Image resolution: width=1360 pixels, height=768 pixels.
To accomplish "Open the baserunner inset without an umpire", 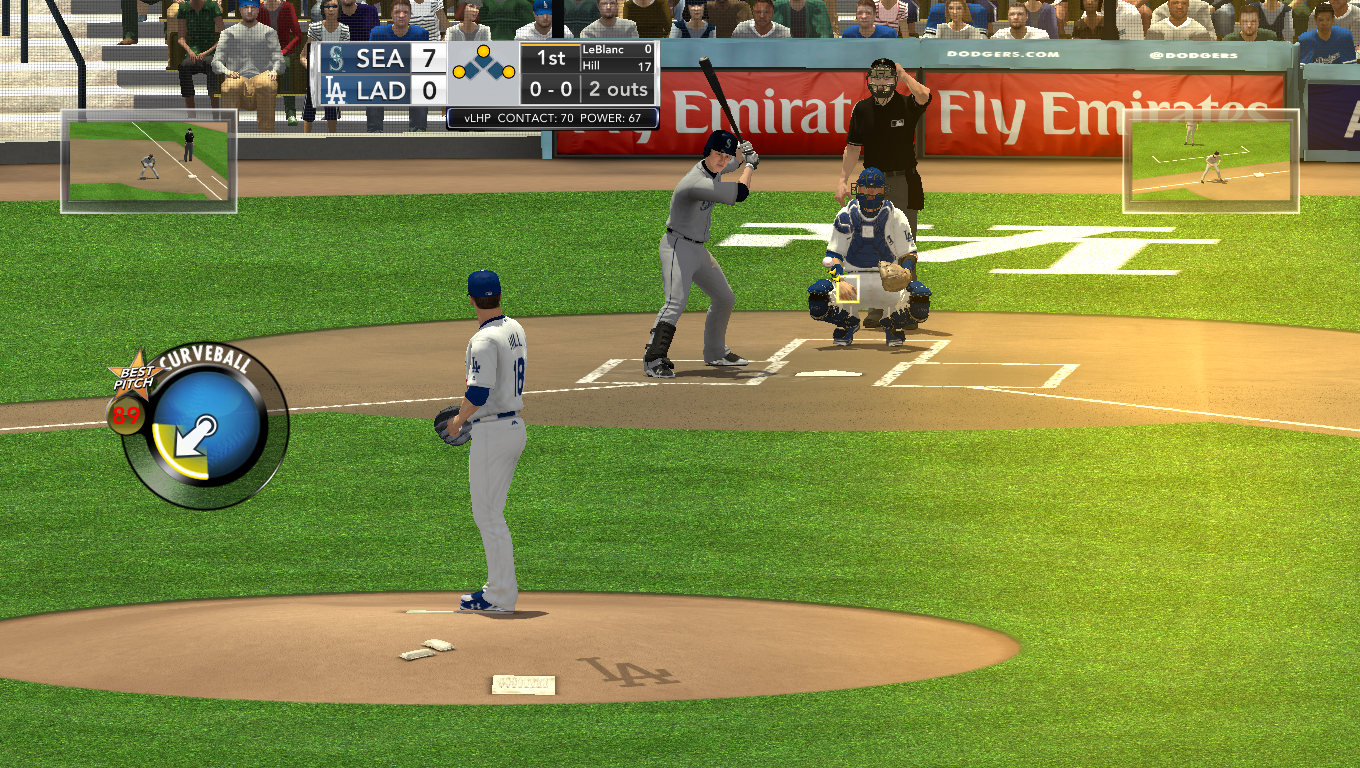I will click(x=1210, y=160).
